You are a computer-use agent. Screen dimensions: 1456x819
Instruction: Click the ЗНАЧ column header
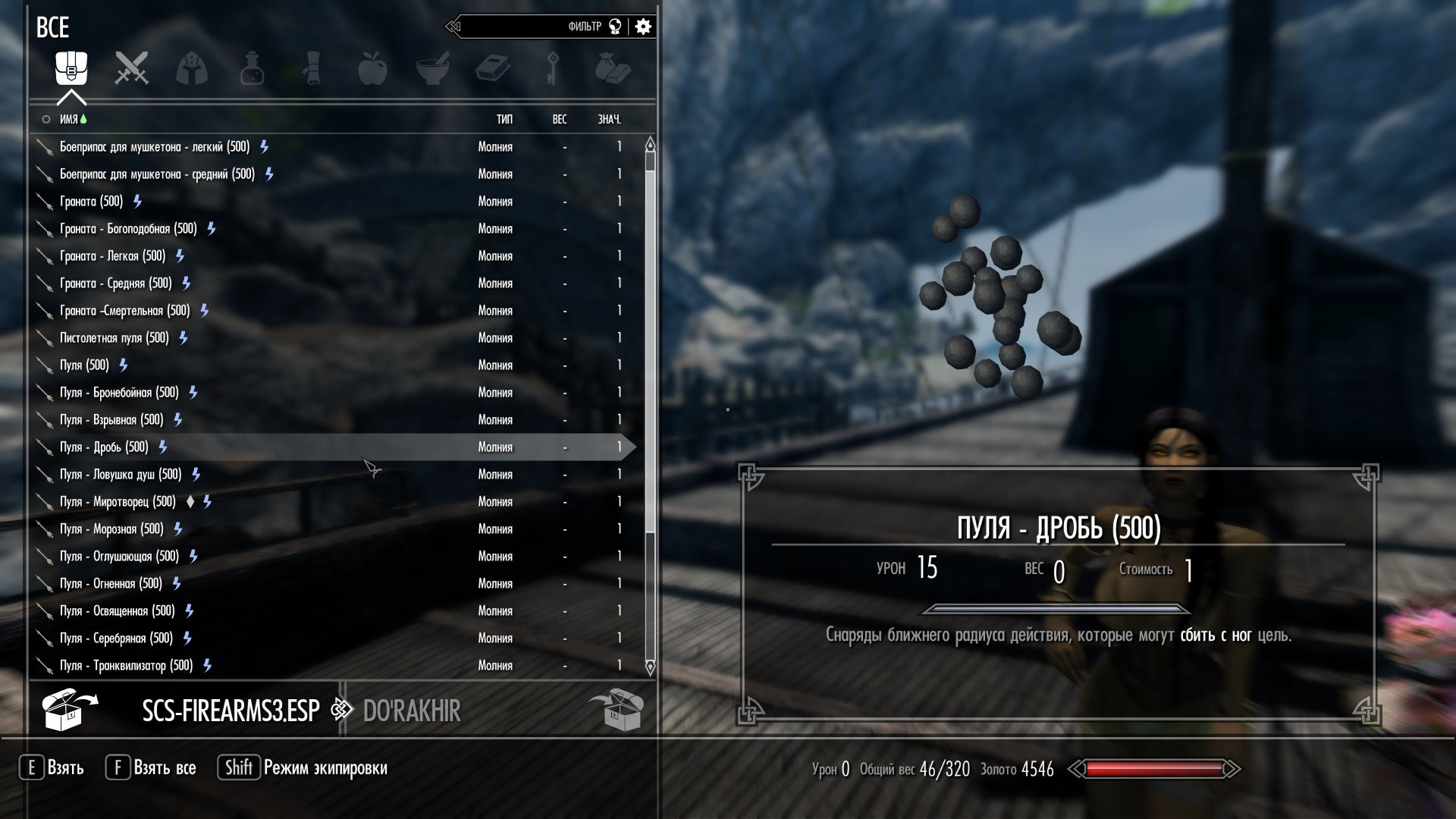tap(609, 119)
